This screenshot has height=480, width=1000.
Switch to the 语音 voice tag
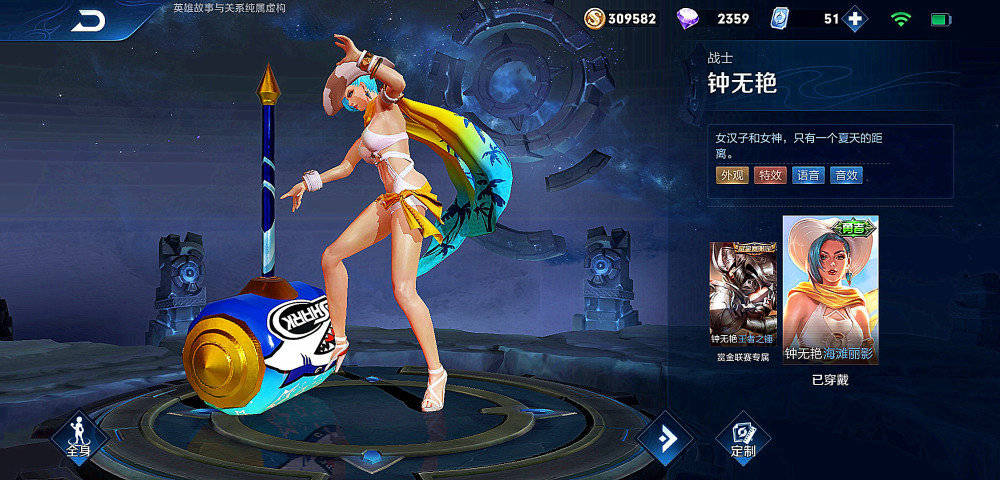click(x=808, y=175)
